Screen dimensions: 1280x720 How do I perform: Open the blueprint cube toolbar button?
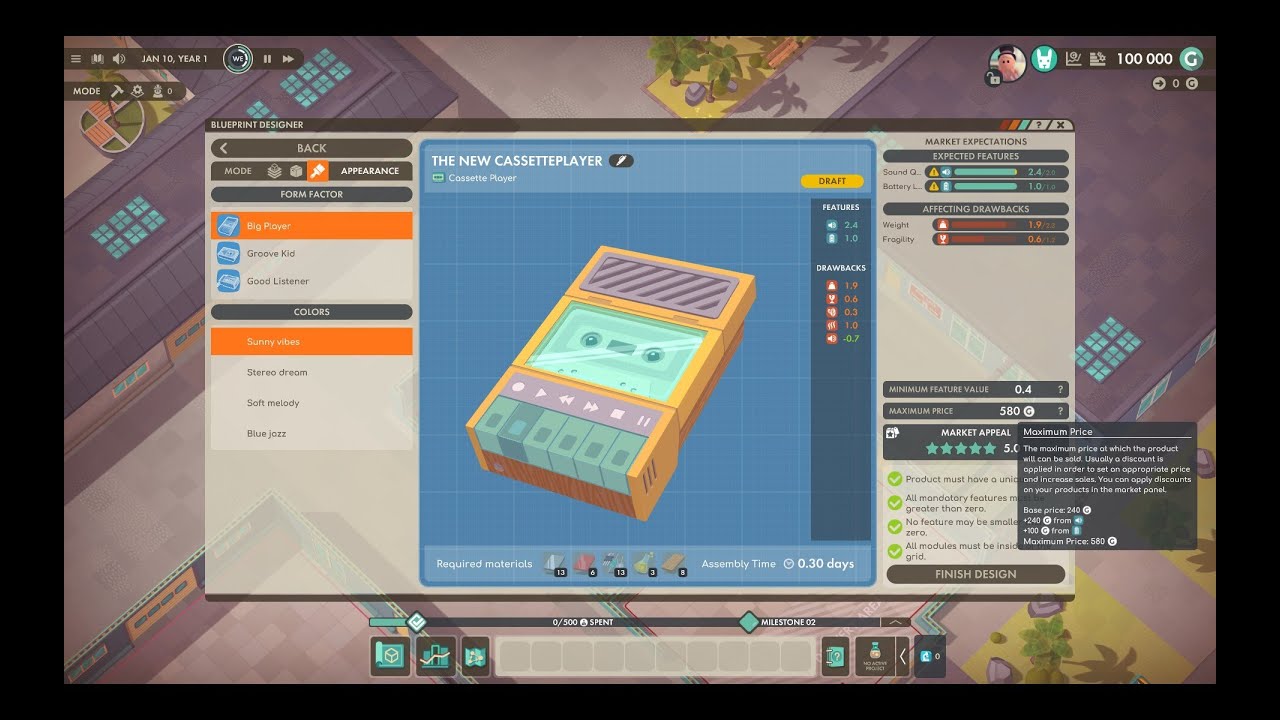pyautogui.click(x=387, y=656)
